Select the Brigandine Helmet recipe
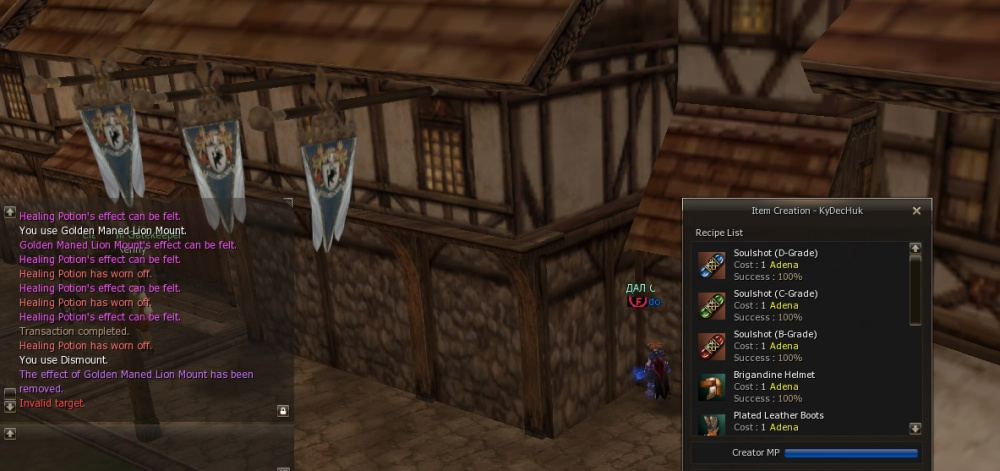The image size is (1000, 471). click(x=773, y=386)
